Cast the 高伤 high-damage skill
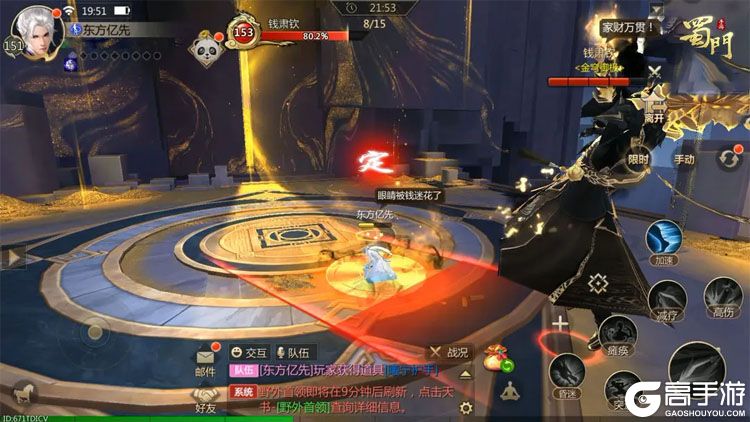 tap(721, 296)
